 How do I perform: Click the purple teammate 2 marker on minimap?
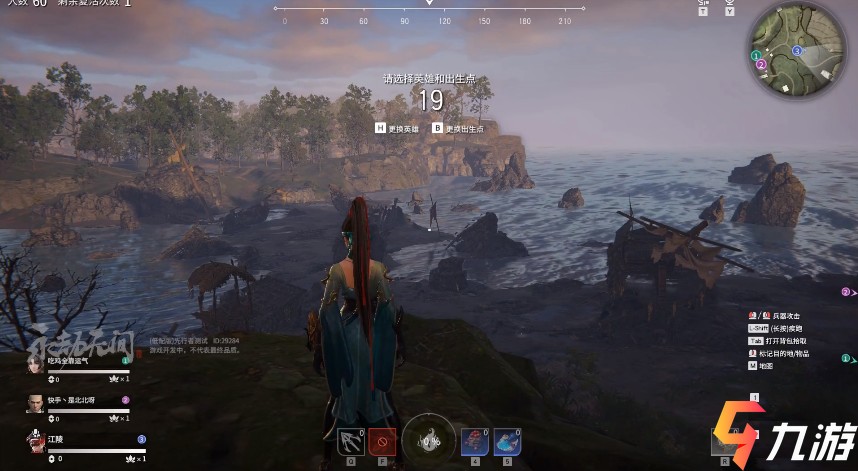point(761,65)
